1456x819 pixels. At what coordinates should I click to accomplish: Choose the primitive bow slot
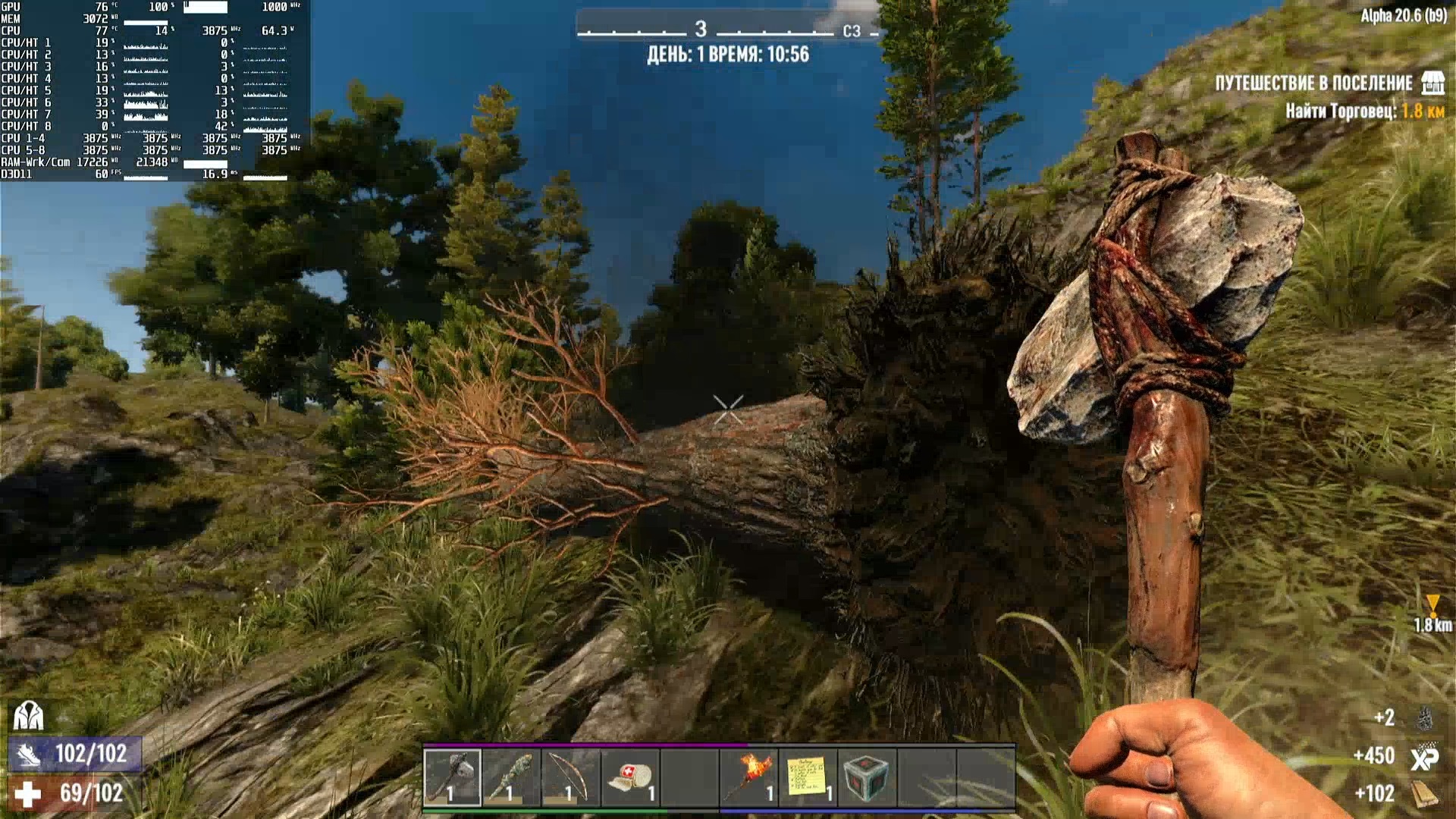click(570, 776)
